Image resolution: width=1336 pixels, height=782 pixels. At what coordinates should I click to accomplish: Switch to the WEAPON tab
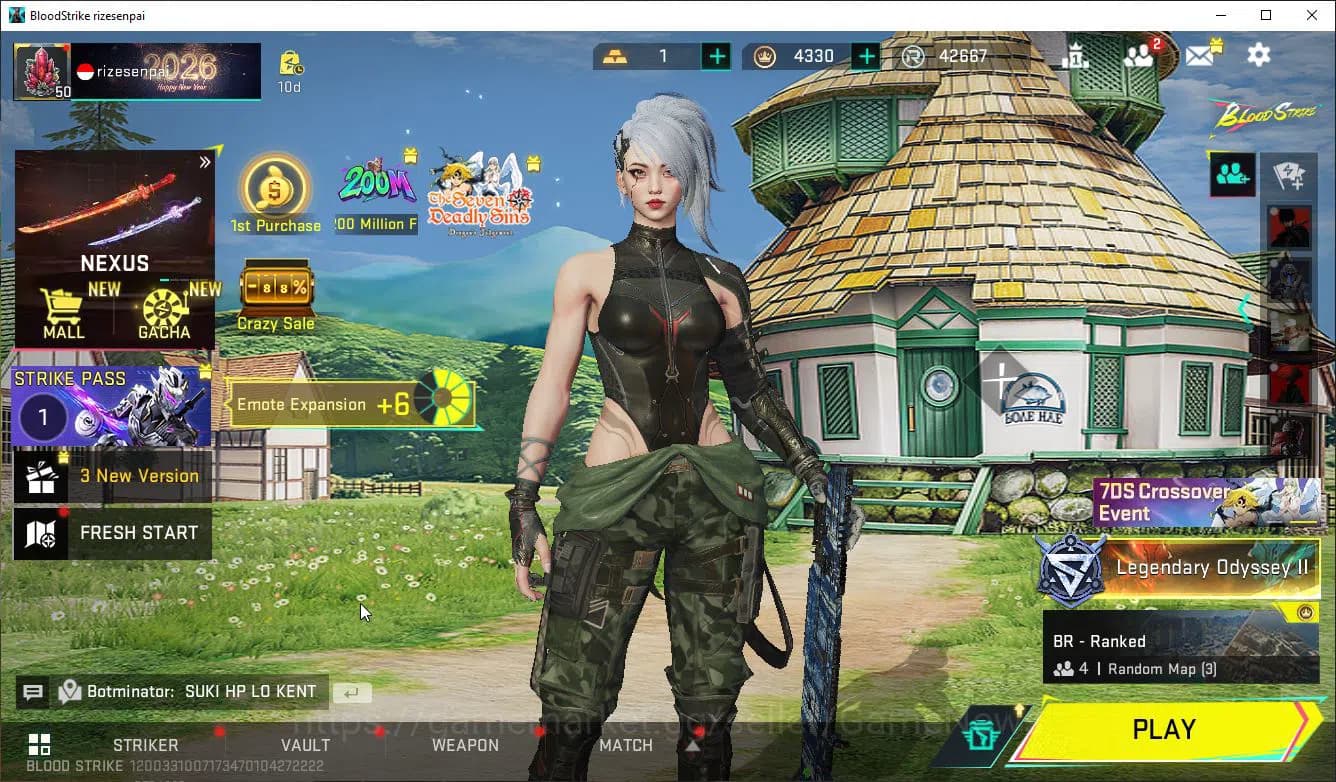465,745
